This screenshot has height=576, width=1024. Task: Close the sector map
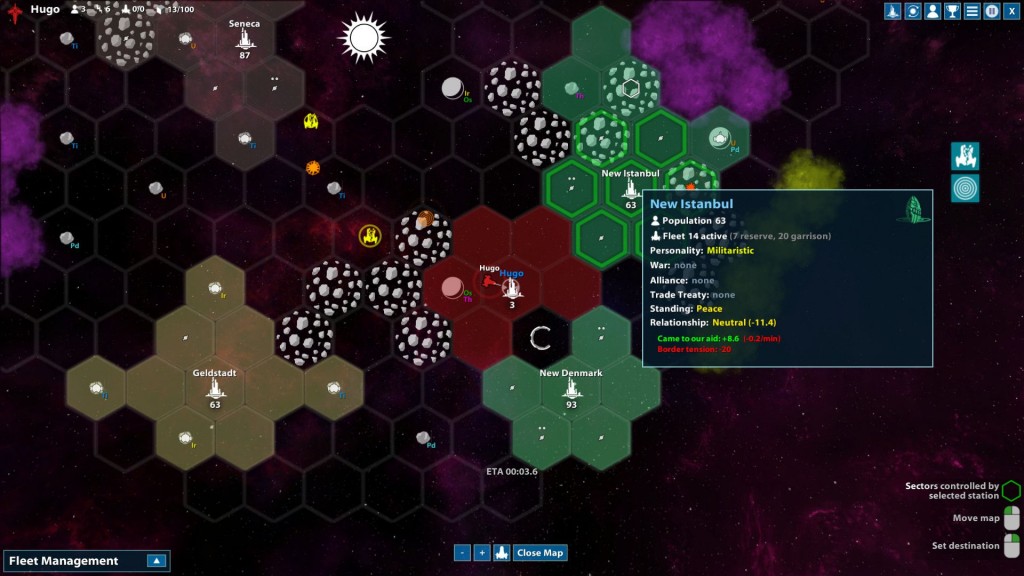click(540, 552)
